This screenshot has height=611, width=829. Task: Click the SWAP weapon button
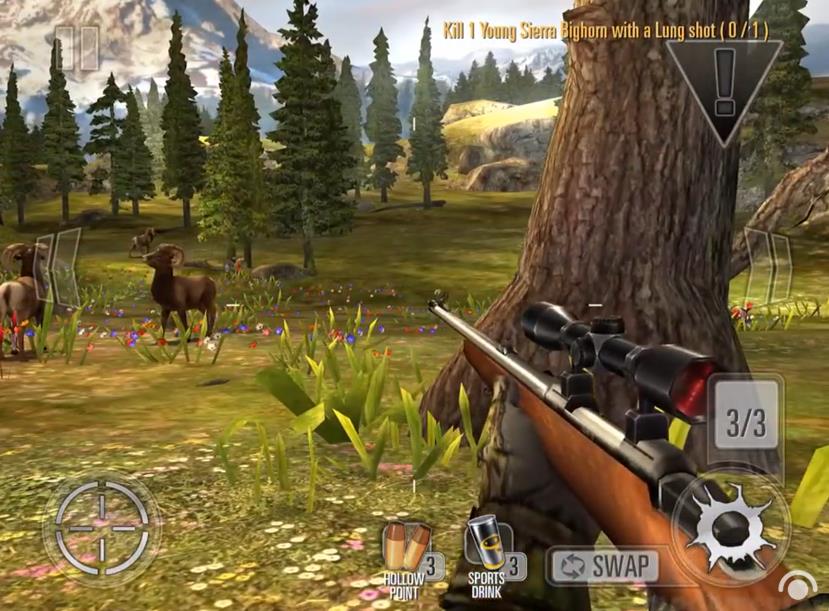click(x=604, y=566)
